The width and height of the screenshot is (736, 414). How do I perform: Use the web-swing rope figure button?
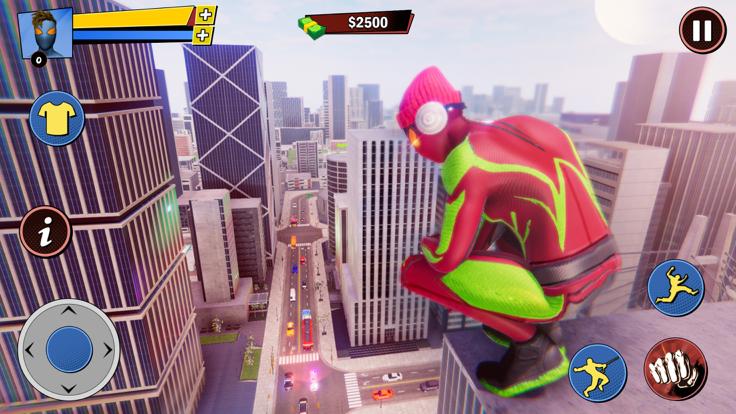click(x=597, y=371)
